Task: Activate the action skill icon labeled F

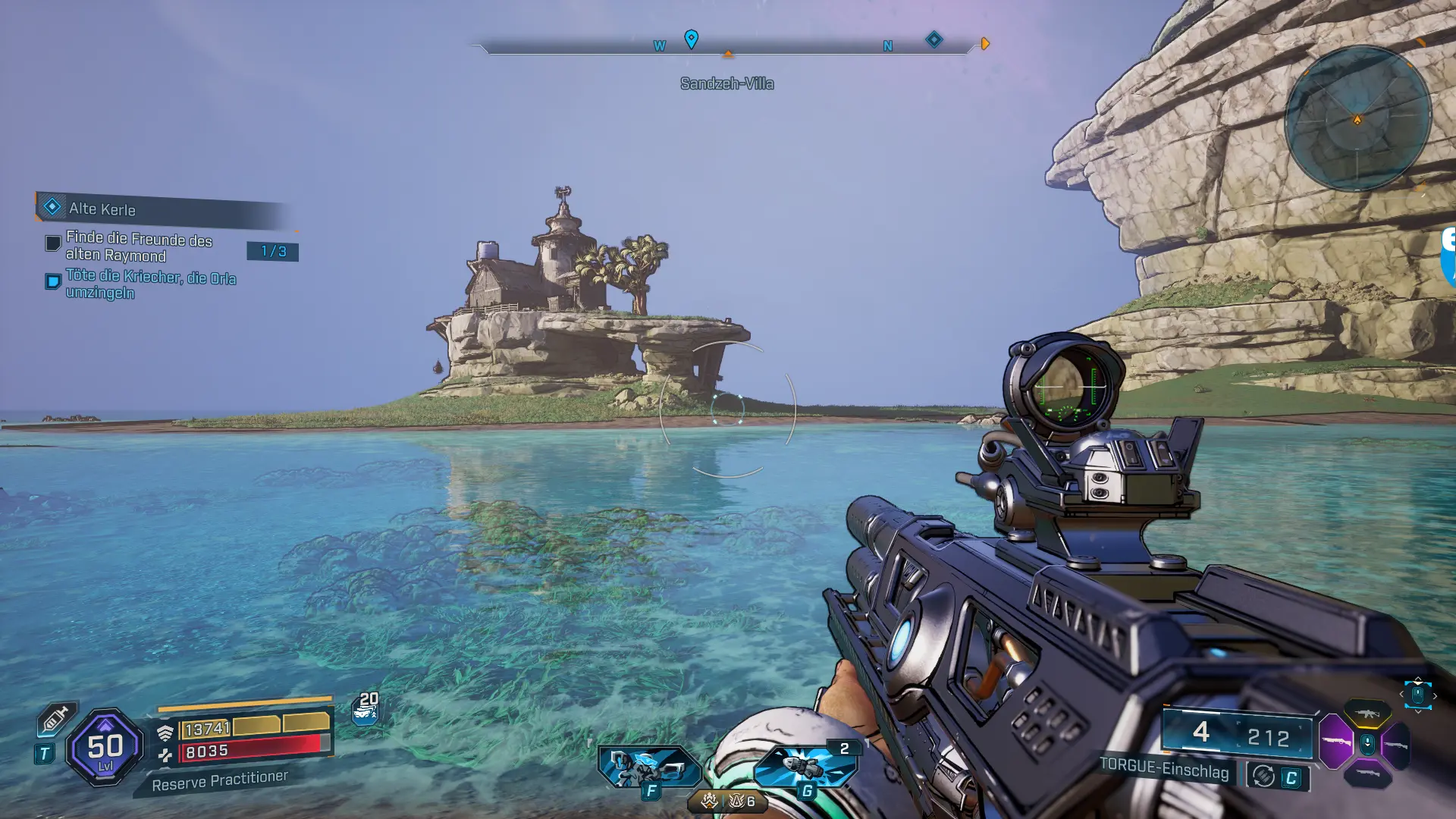Action: (648, 767)
